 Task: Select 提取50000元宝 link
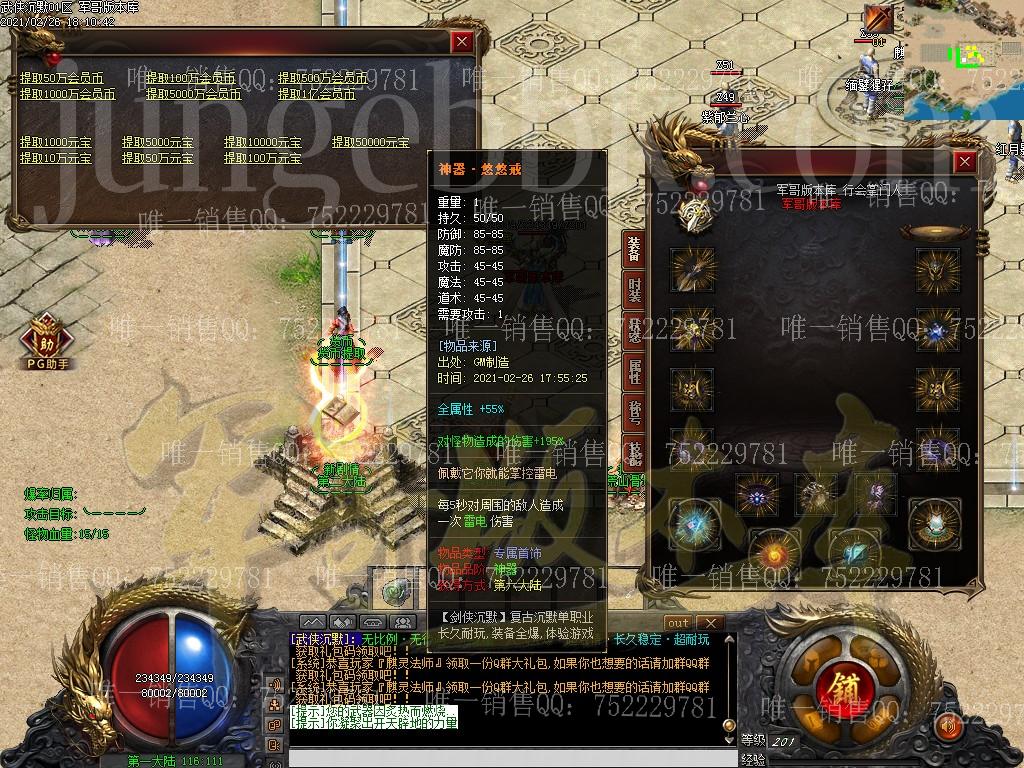370,142
